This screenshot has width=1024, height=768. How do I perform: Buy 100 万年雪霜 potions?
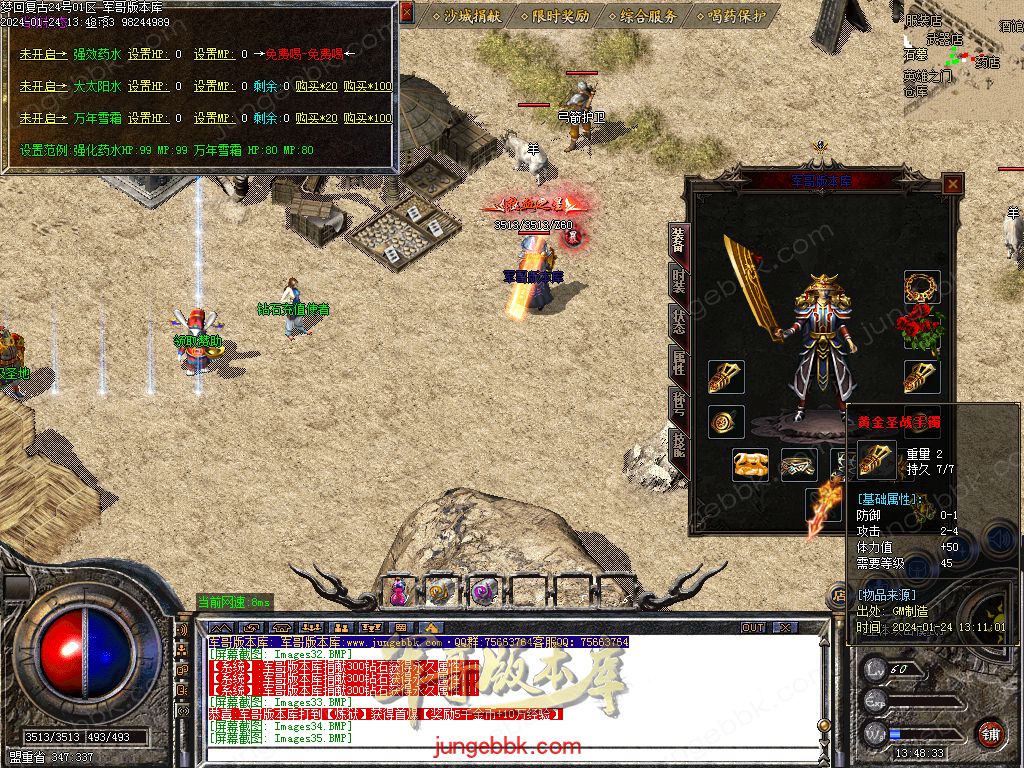click(x=368, y=118)
